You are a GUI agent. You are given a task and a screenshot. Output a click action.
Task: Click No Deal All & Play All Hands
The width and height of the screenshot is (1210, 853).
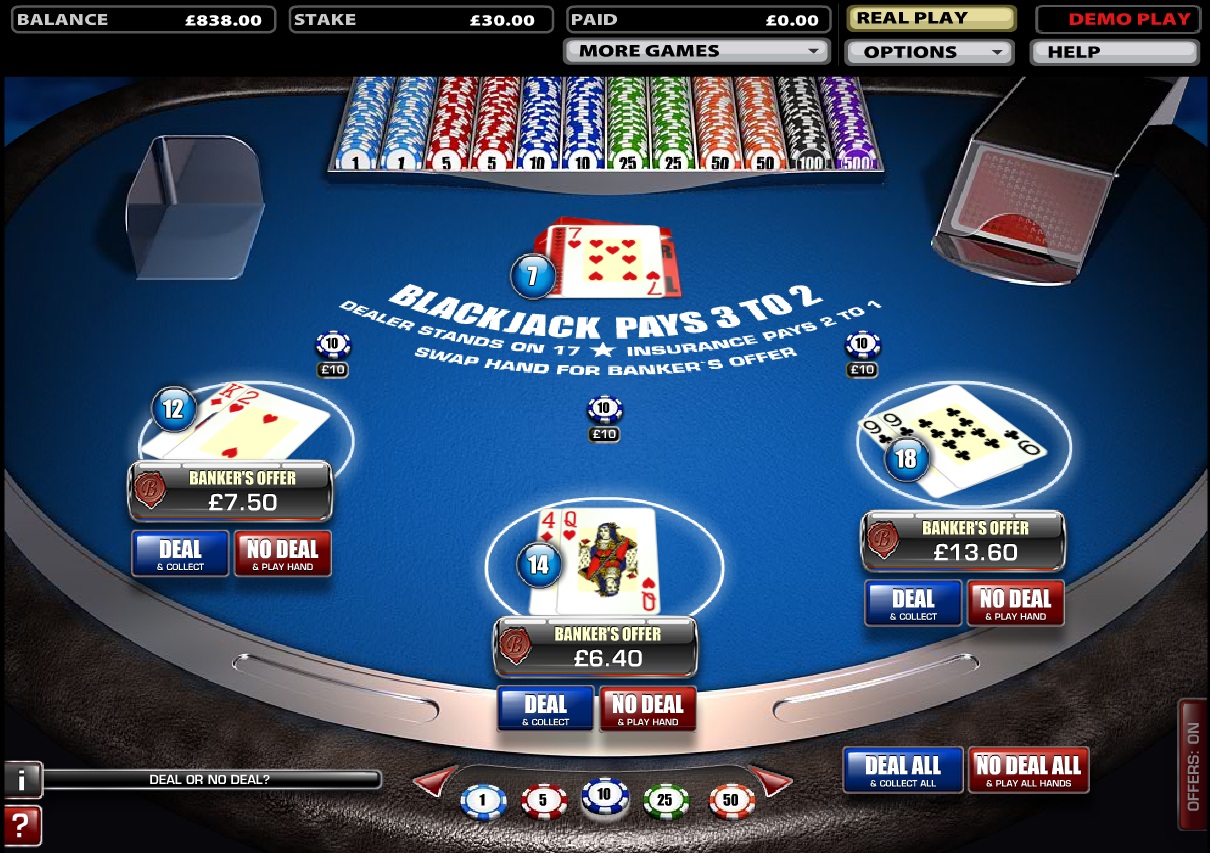coord(1028,770)
